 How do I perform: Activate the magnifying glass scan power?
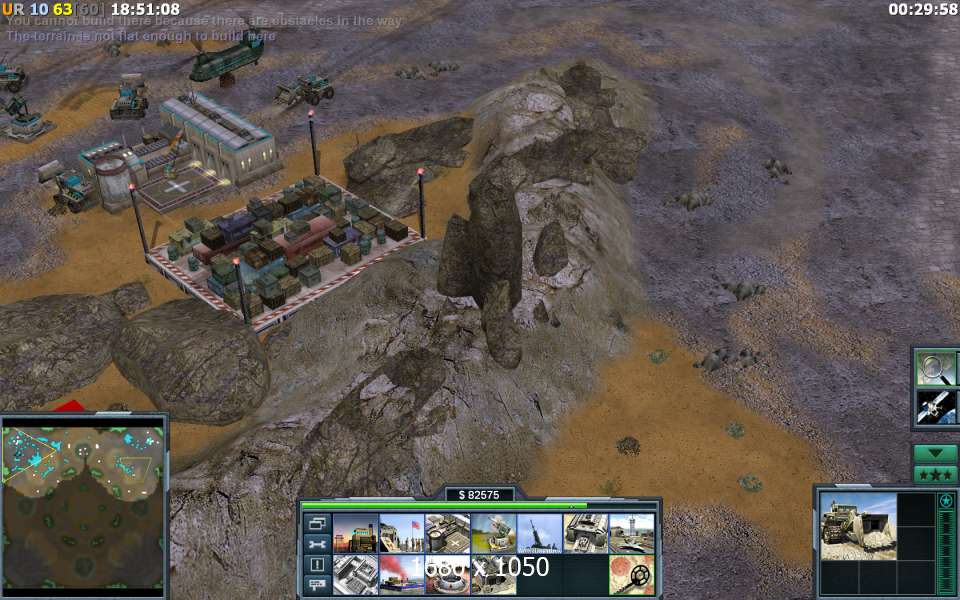coord(936,368)
